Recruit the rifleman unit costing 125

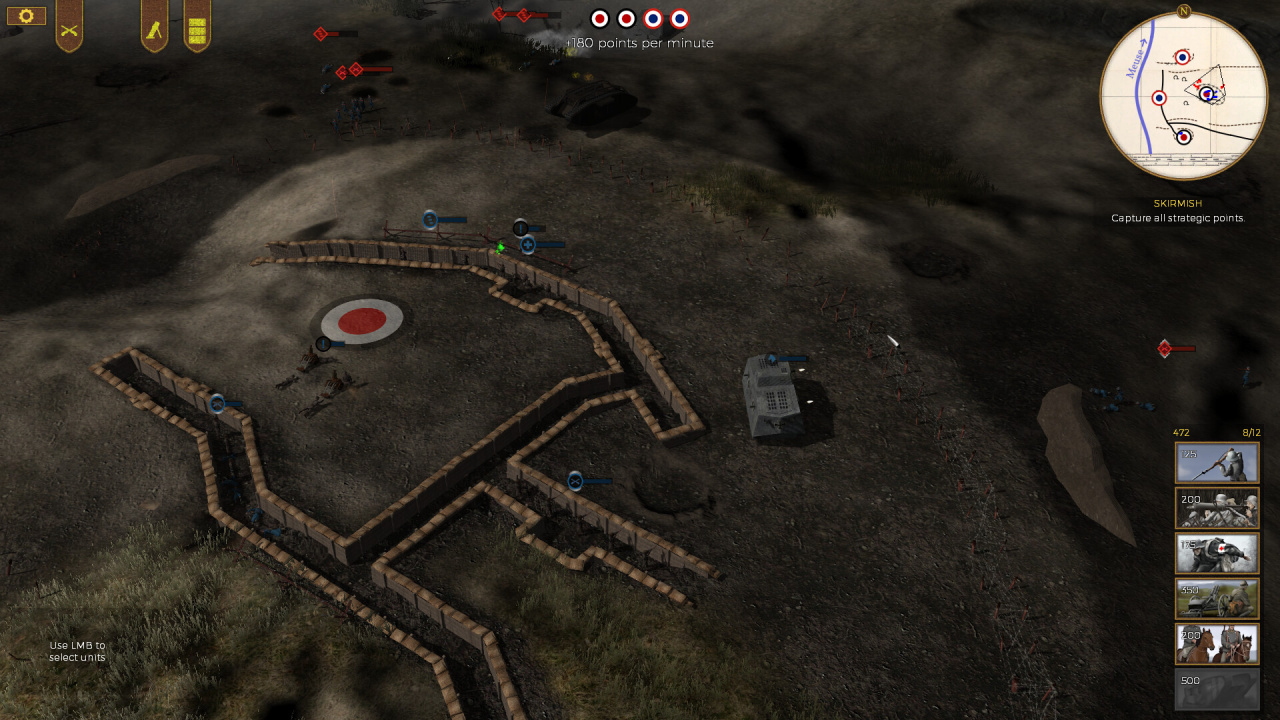[1216, 463]
